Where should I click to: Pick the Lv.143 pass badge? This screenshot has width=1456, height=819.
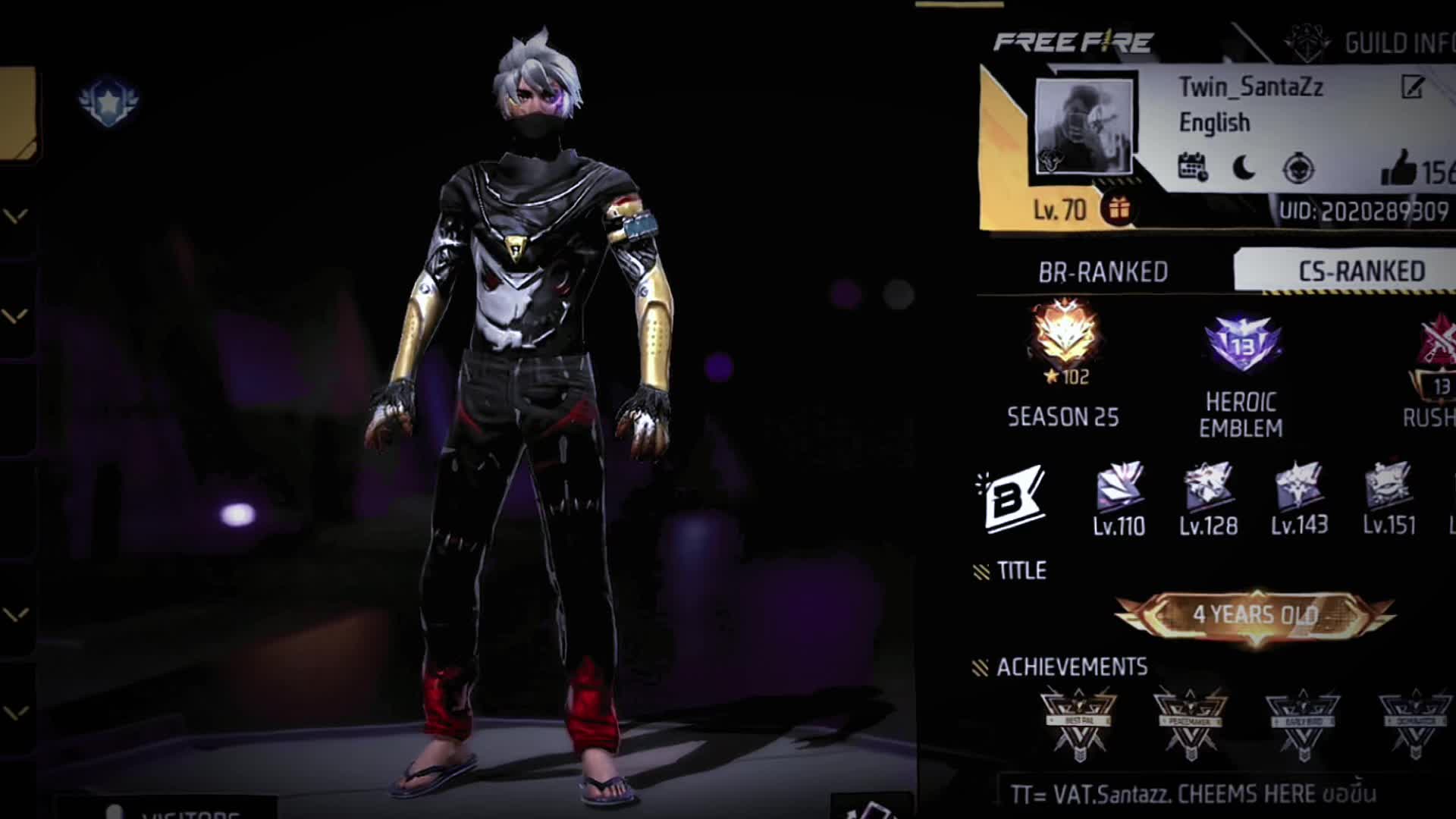coord(1299,488)
